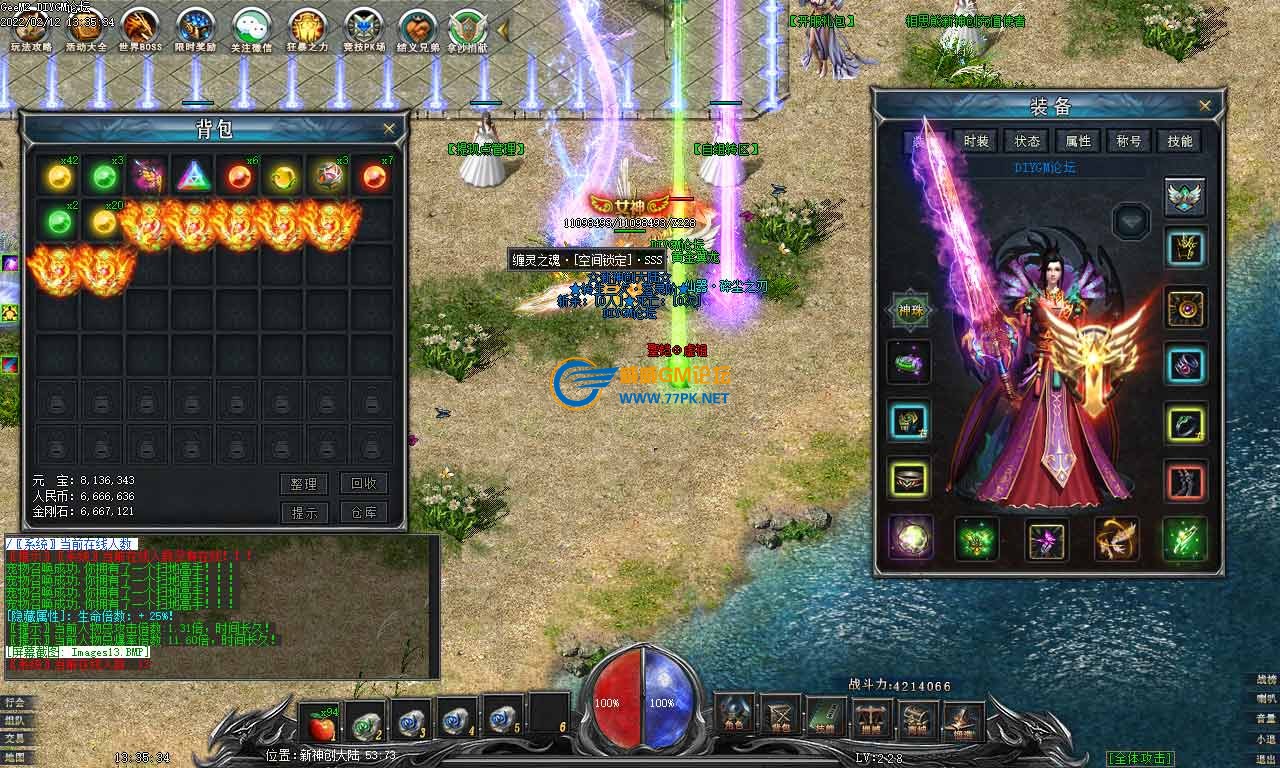Image resolution: width=1280 pixels, height=768 pixels.
Task: Open the 竞技PK场 arena icon
Action: (x=364, y=29)
